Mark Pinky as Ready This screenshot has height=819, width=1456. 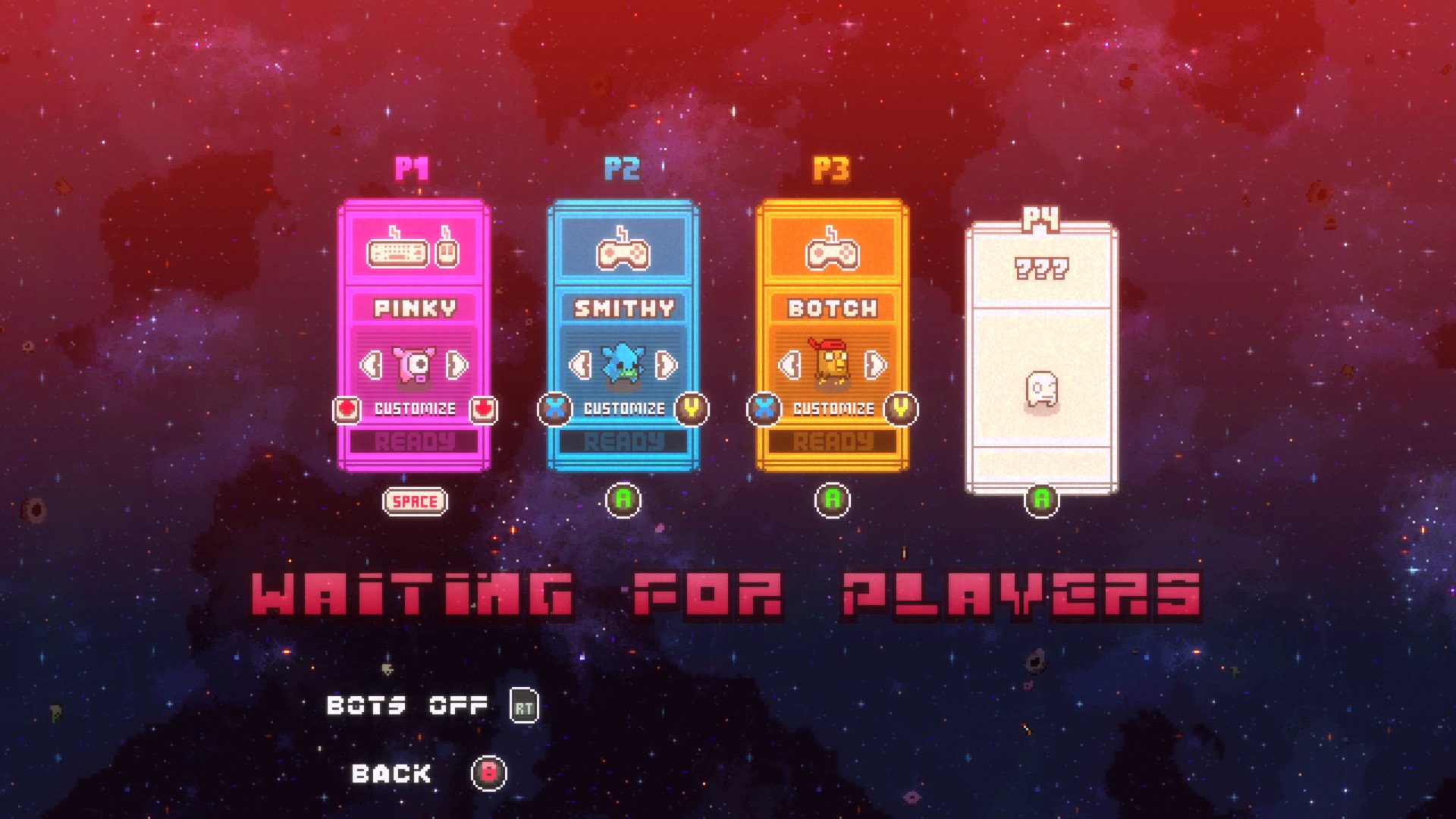[x=415, y=441]
